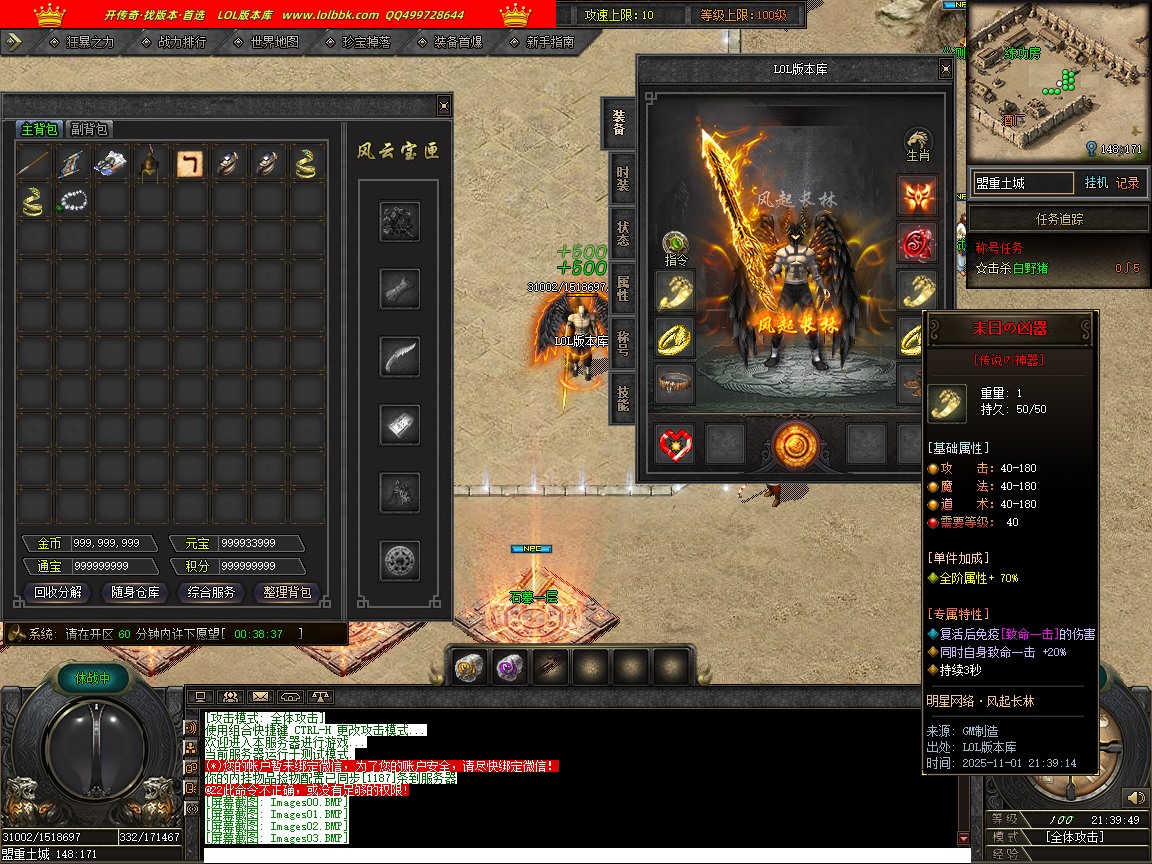The width and height of the screenshot is (1152, 864).
Task: Sort inventory with 整理背包 button
Action: click(287, 592)
